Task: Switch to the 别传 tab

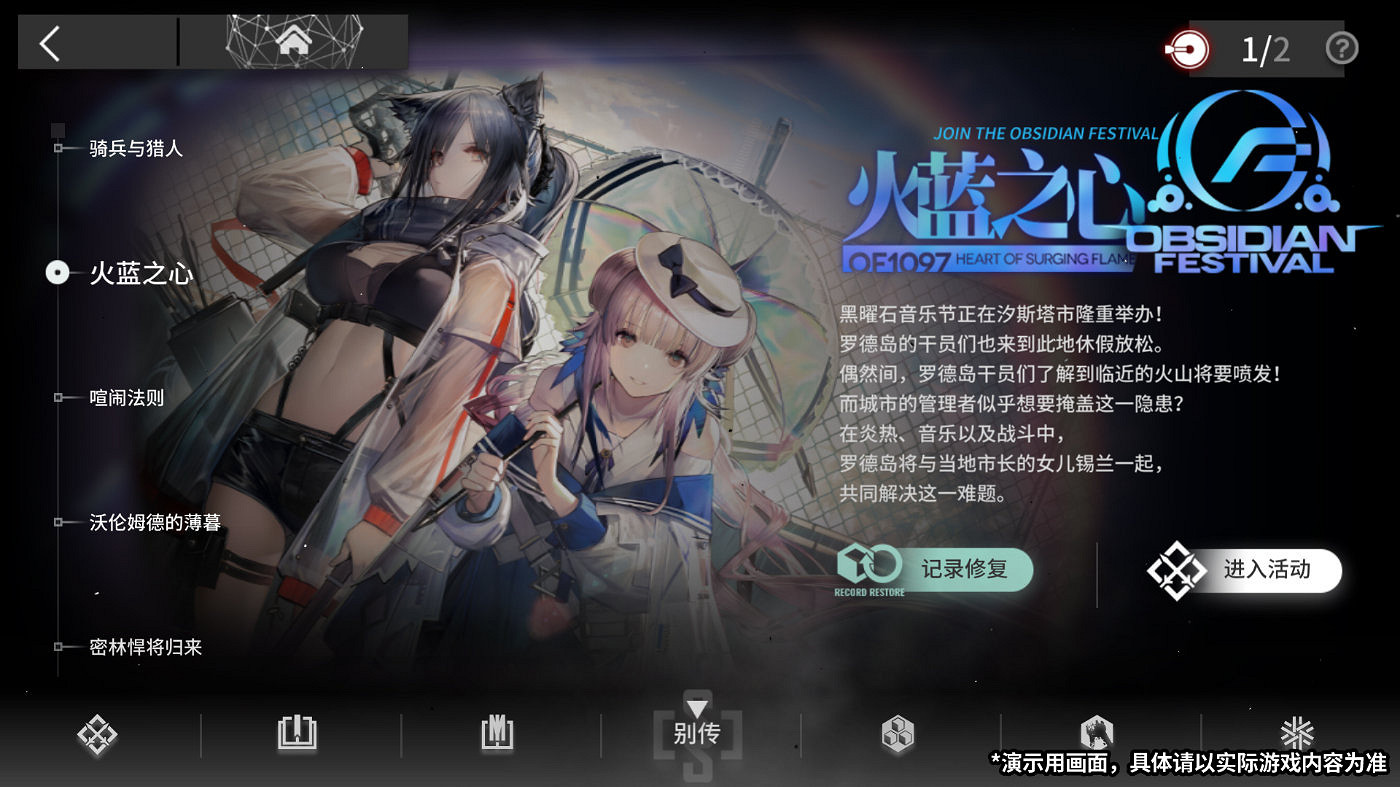Action: click(695, 733)
